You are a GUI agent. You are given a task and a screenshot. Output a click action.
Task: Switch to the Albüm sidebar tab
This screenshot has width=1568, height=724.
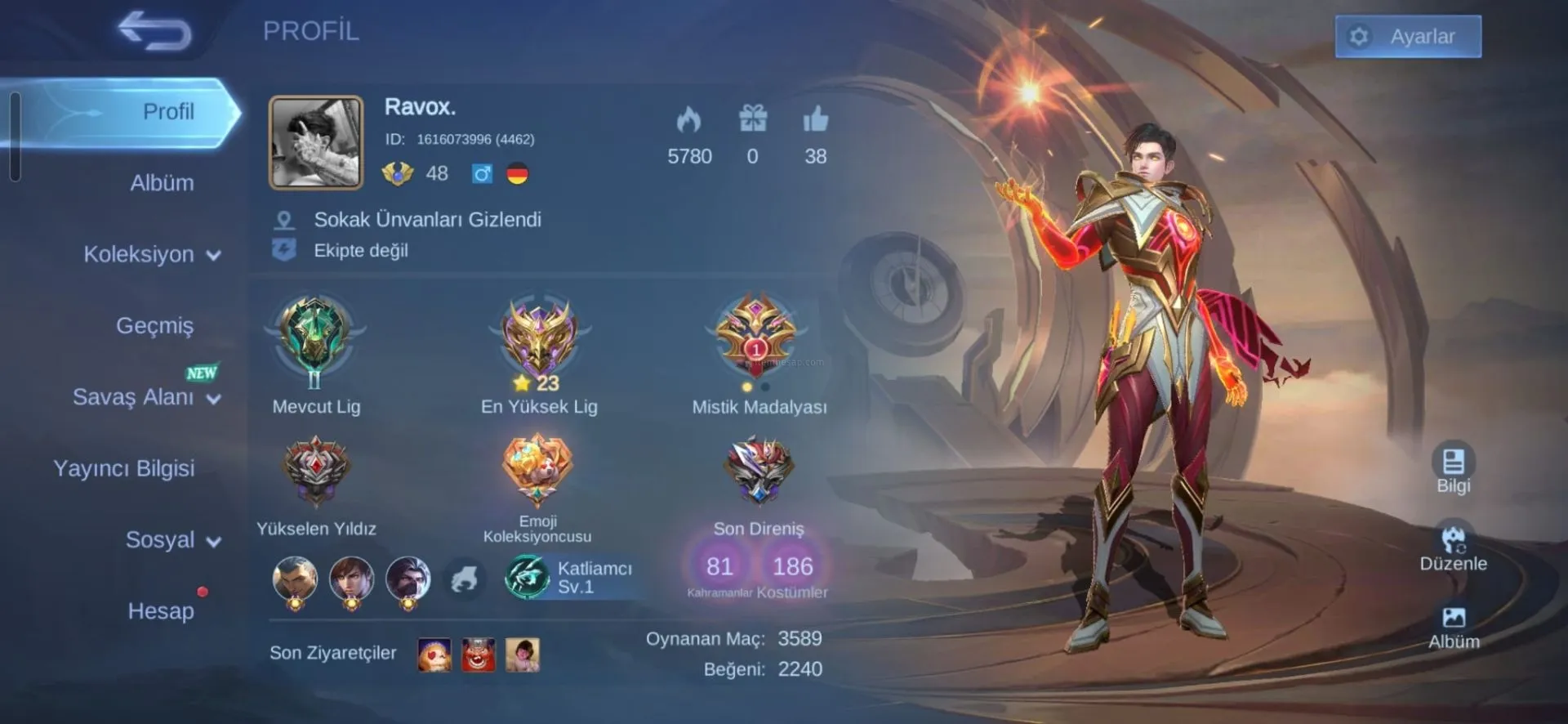point(162,183)
